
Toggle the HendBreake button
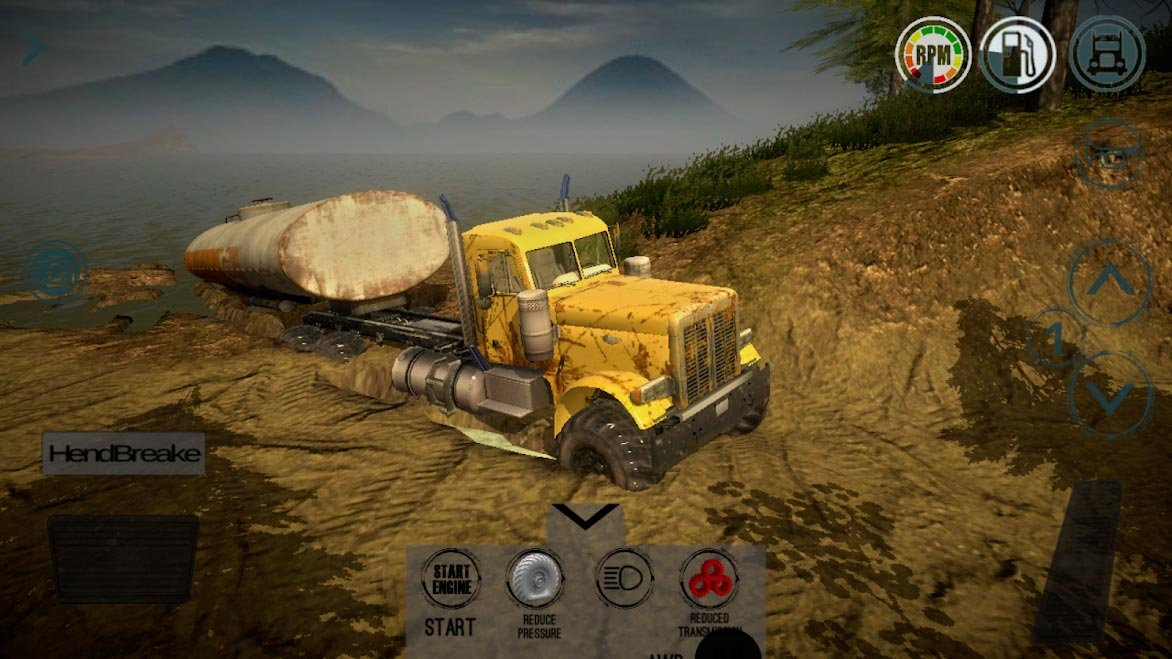[124, 454]
